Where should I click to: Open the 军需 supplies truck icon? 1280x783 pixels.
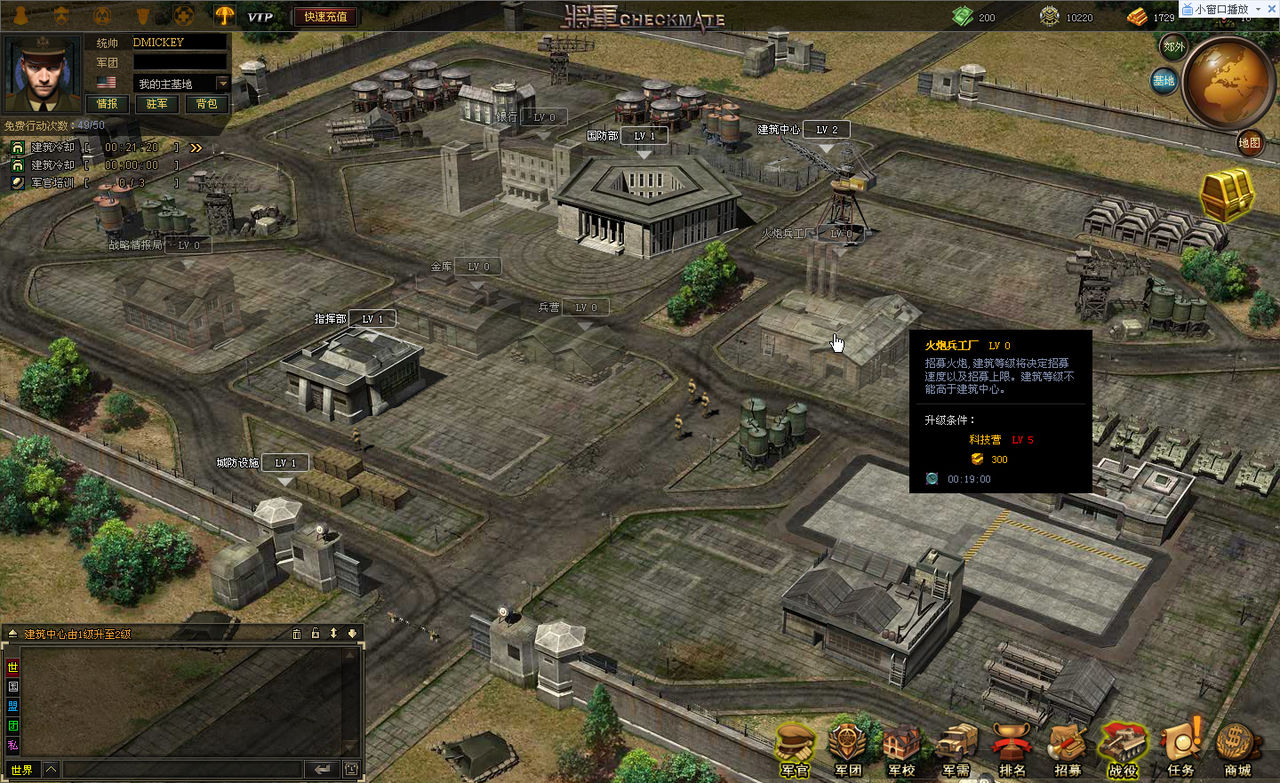955,751
